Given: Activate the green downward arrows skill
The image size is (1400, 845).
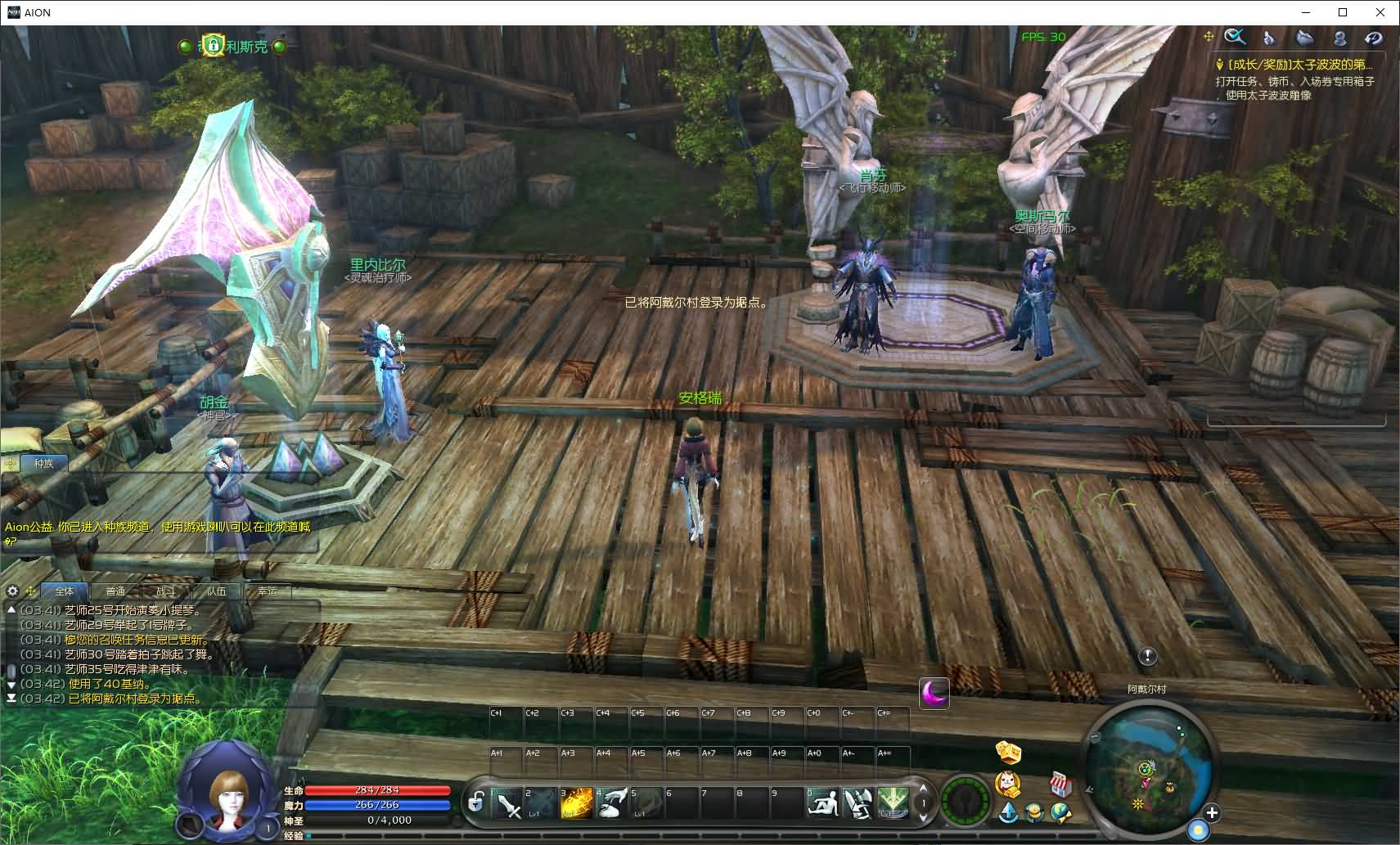Looking at the screenshot, I should [893, 803].
